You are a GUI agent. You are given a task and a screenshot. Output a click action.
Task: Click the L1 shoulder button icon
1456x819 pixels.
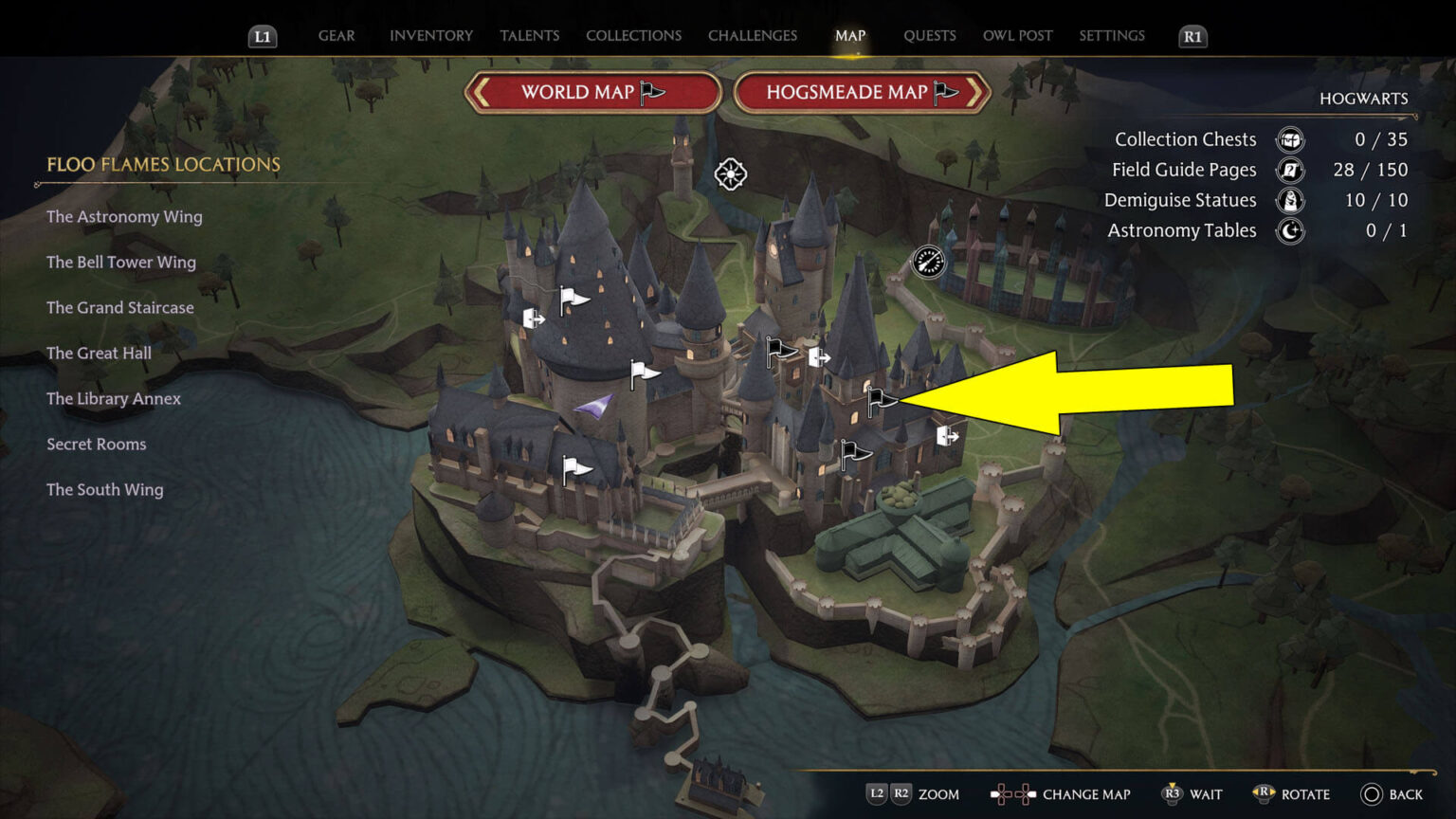[x=262, y=37]
